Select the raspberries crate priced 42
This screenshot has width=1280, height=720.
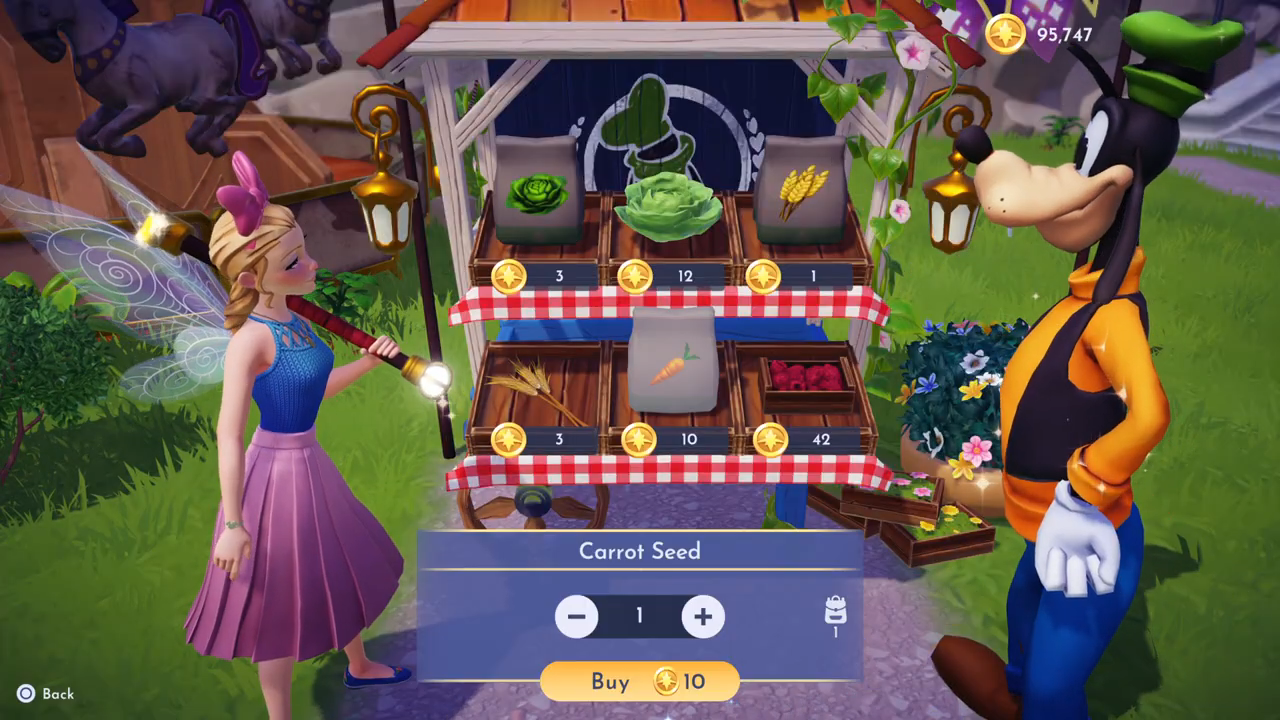tap(808, 381)
